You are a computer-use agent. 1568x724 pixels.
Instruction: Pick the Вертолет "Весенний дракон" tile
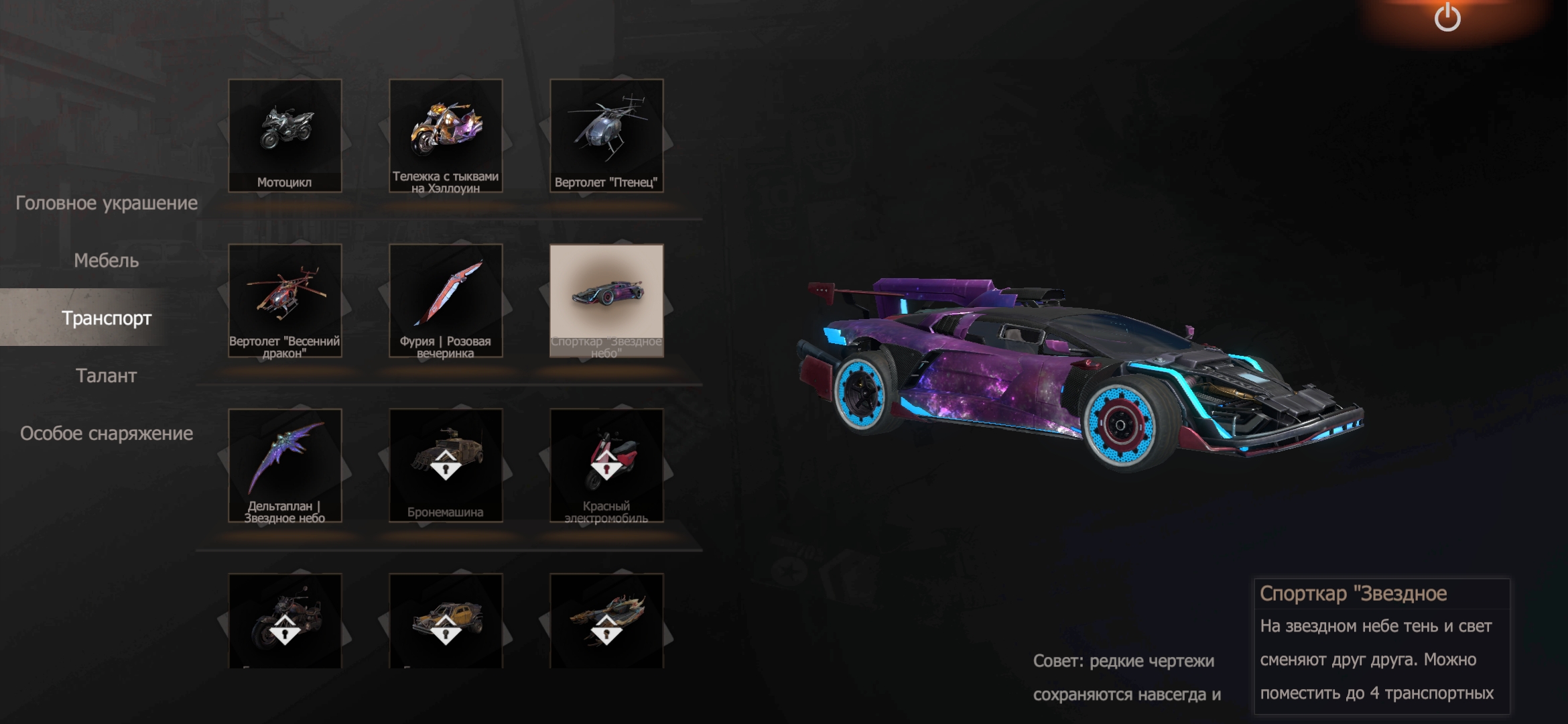[285, 300]
